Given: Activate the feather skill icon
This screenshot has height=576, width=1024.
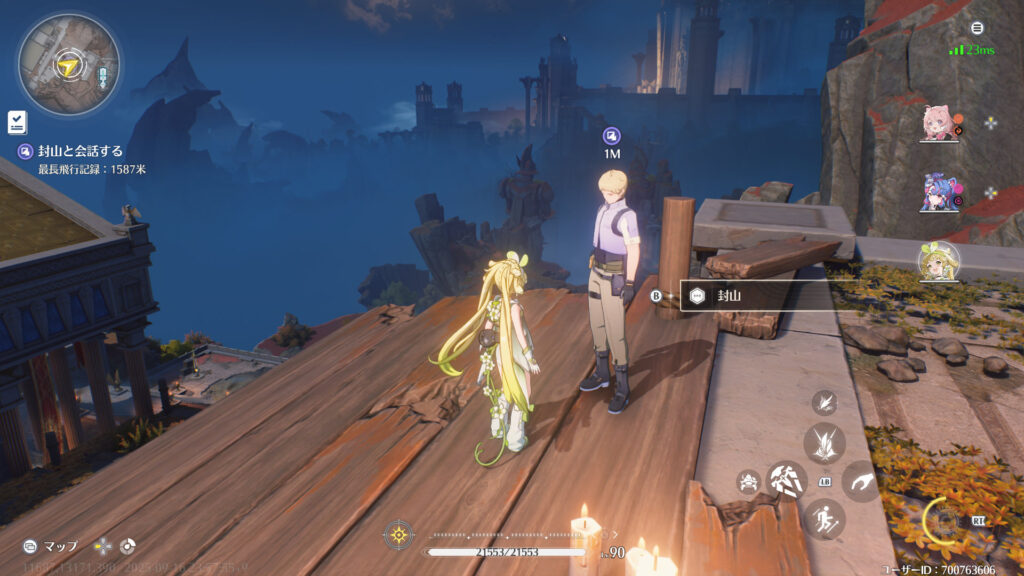Looking at the screenshot, I should click(x=825, y=402).
